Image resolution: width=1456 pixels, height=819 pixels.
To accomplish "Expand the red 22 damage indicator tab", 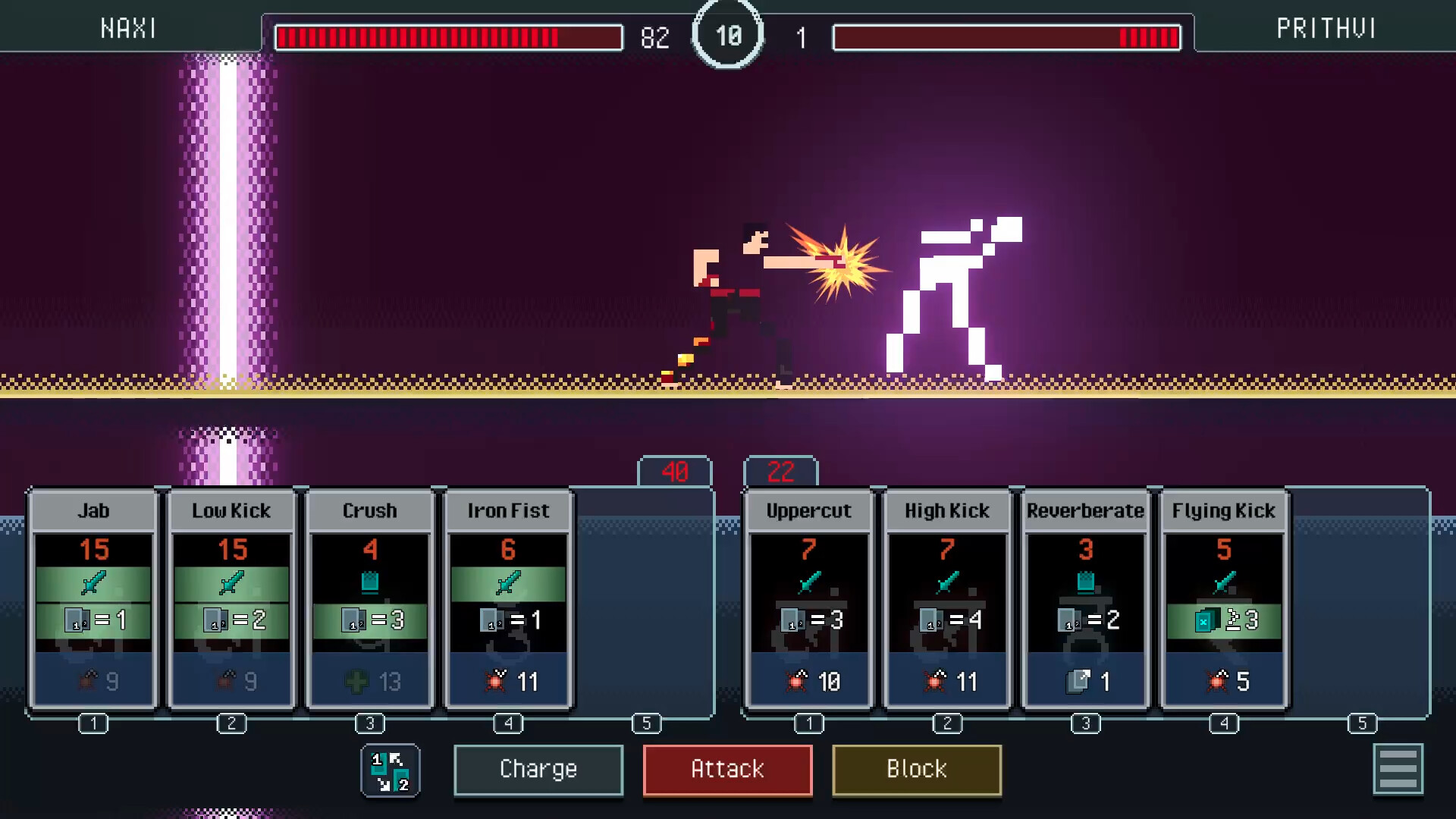I will pyautogui.click(x=780, y=471).
